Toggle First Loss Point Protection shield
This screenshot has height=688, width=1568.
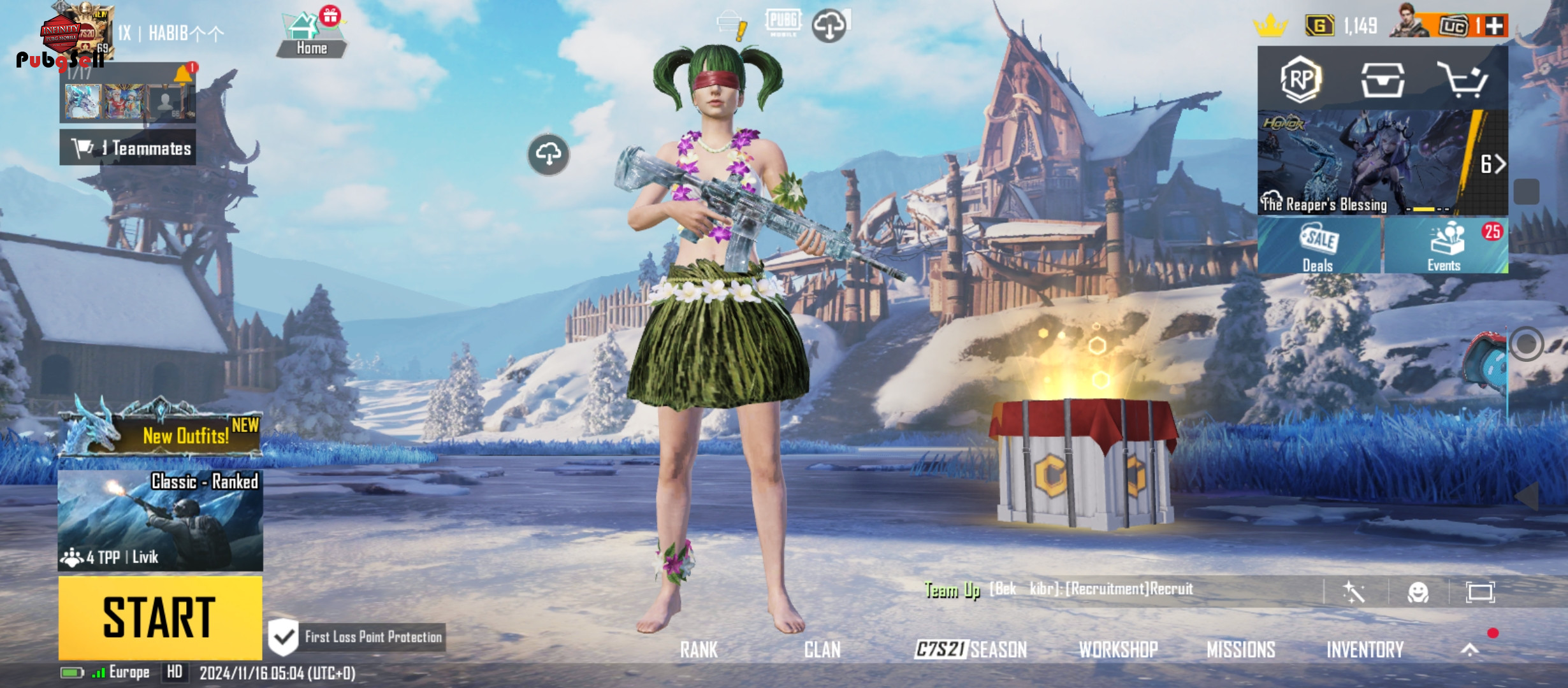coord(284,636)
